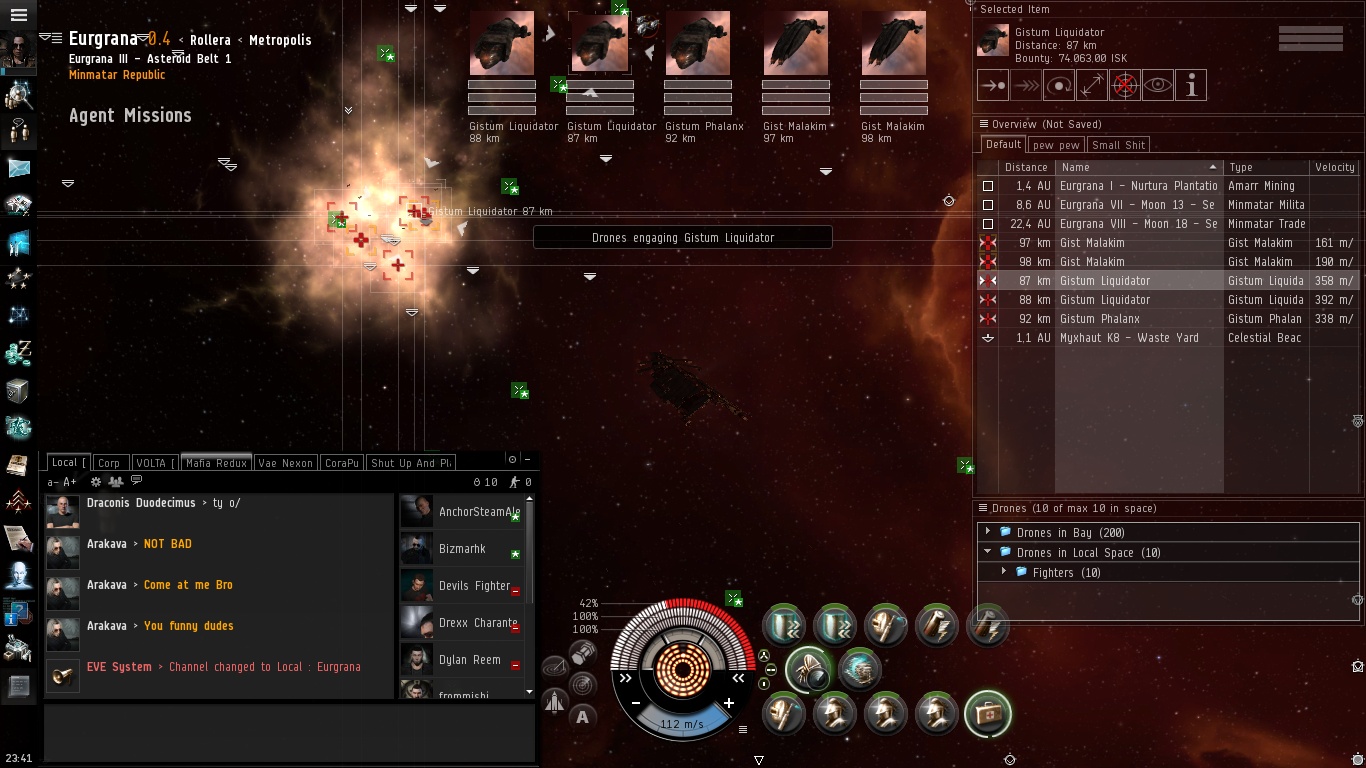Viewport: 1366px width, 768px height.
Task: Click the Show Info button for selected item
Action: (x=1191, y=86)
